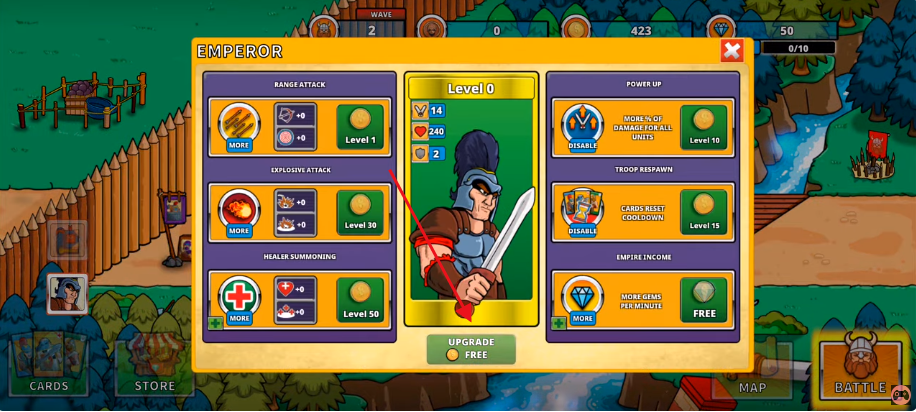916x412 pixels.
Task: Disable the Troop Respawn ability
Action: point(582,231)
